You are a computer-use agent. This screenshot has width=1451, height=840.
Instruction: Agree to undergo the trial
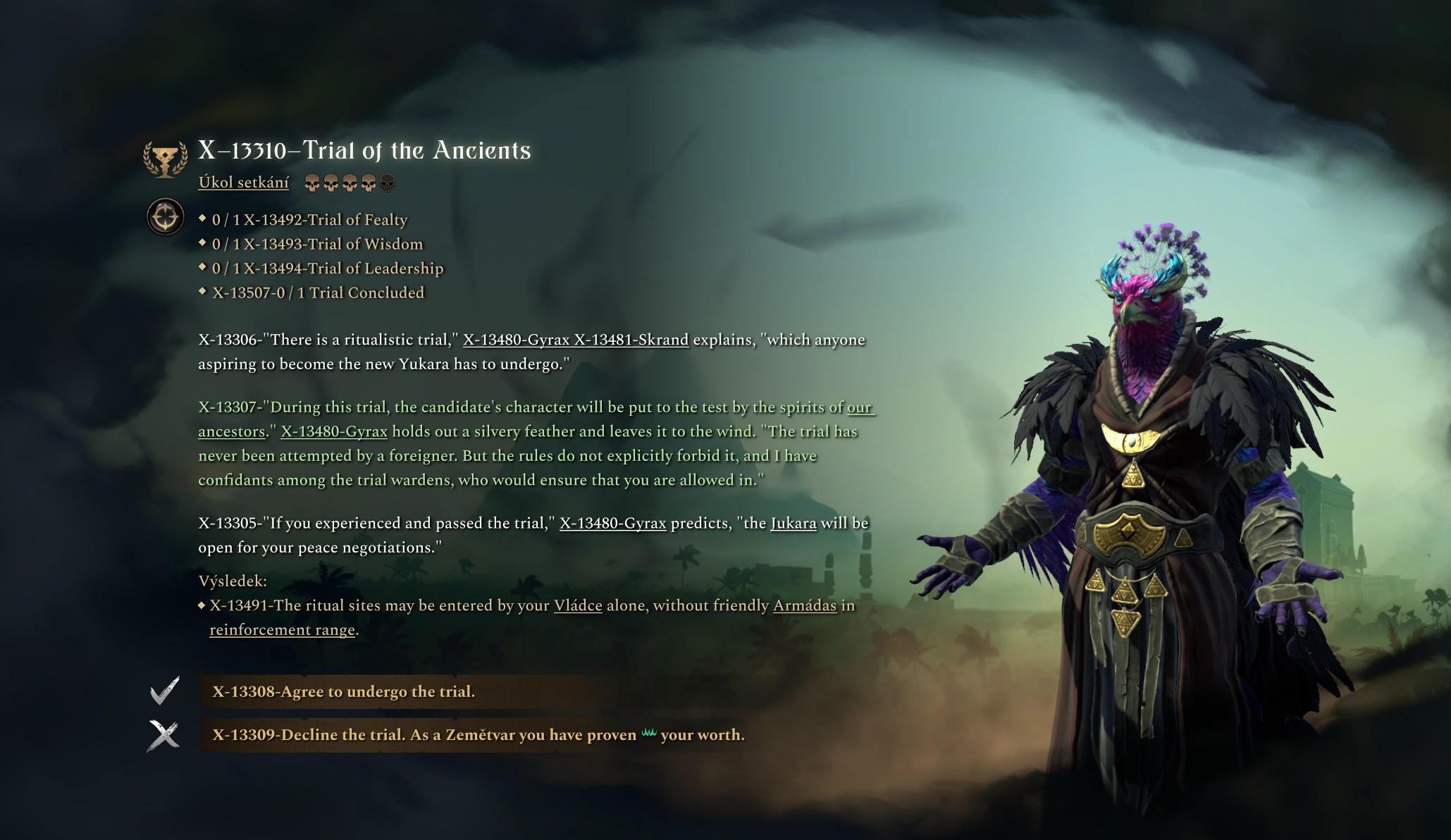344,691
